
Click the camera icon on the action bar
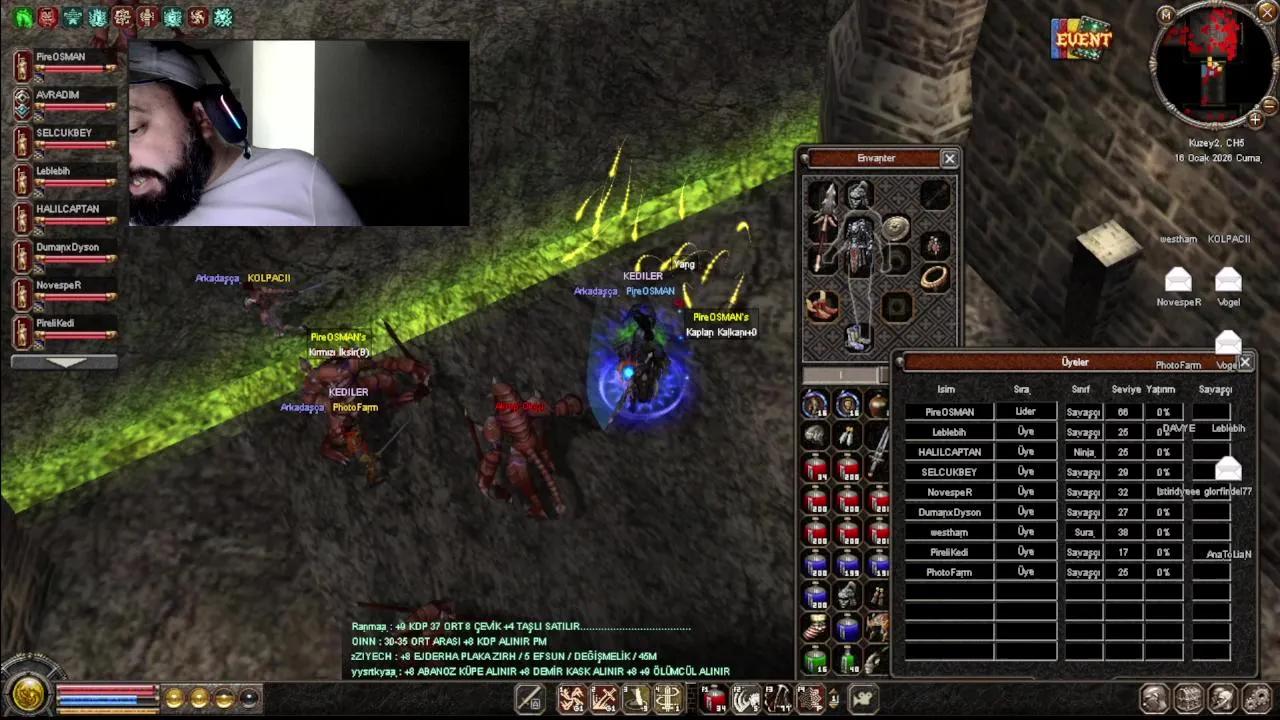tap(864, 697)
